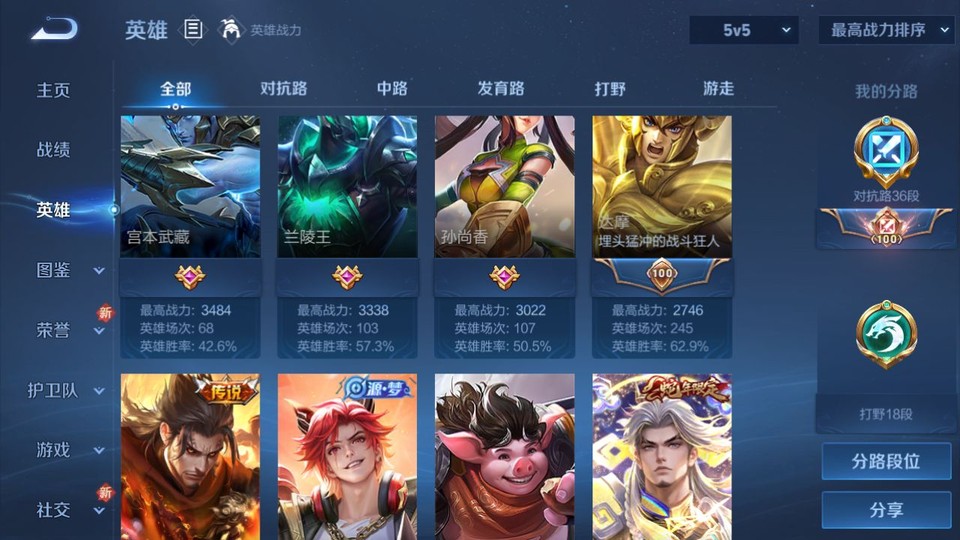Image resolution: width=960 pixels, height=540 pixels.
Task: Open the 主页 sidebar entry
Action: (x=54, y=90)
